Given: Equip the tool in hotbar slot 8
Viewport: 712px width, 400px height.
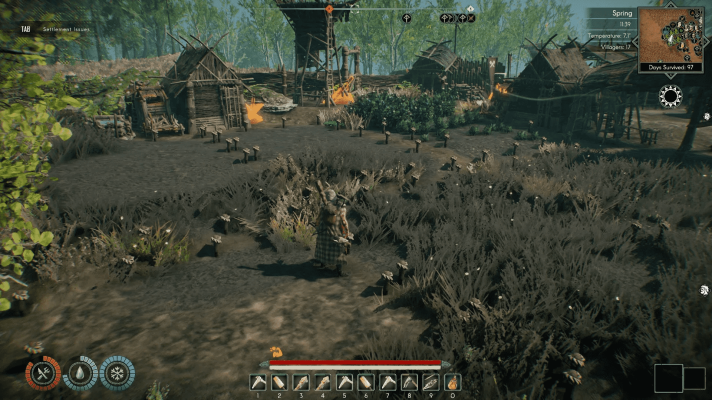Looking at the screenshot, I should click(x=409, y=381).
